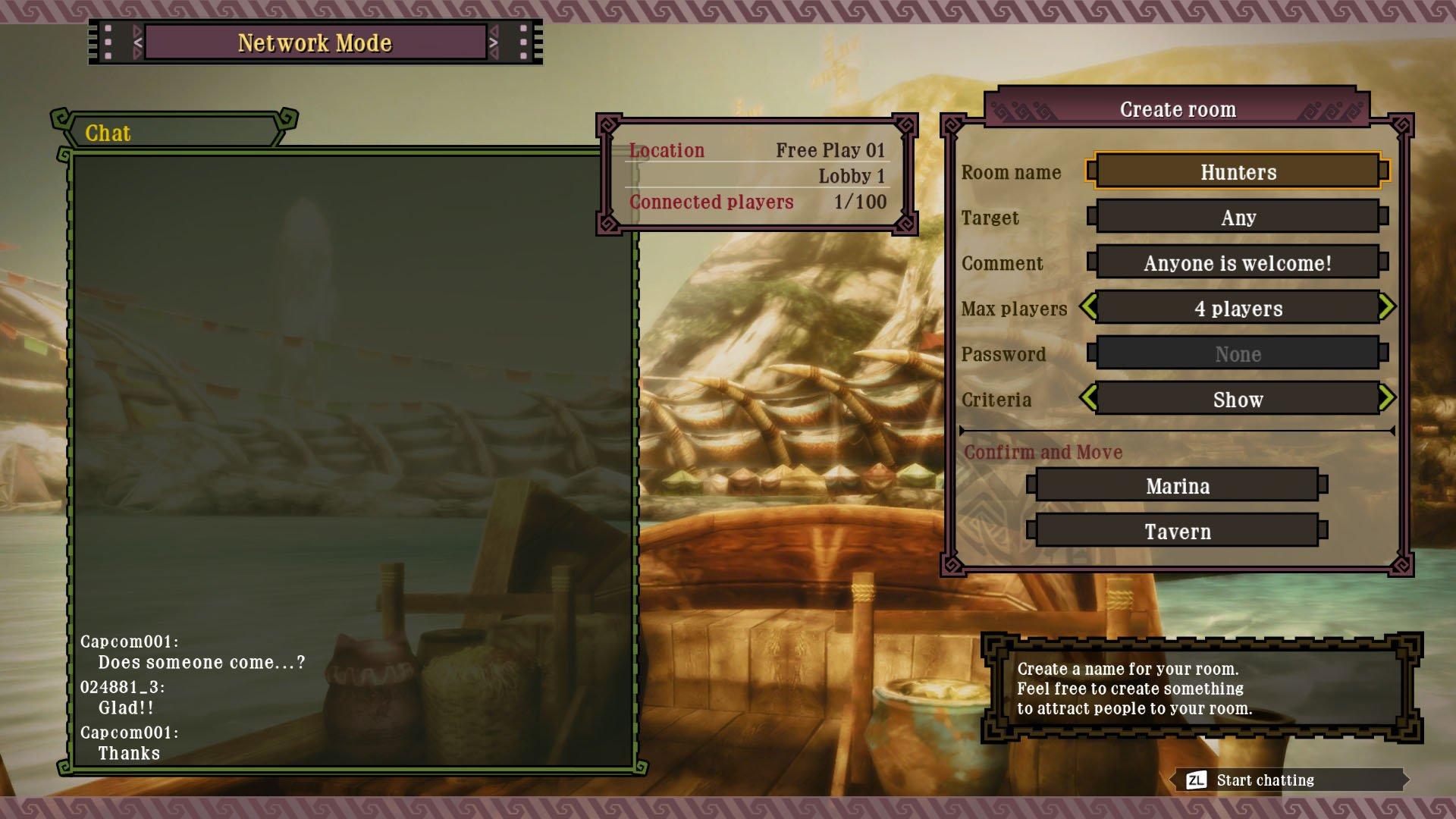
Task: Toggle Criteria from Show to Hide
Action: (1238, 399)
